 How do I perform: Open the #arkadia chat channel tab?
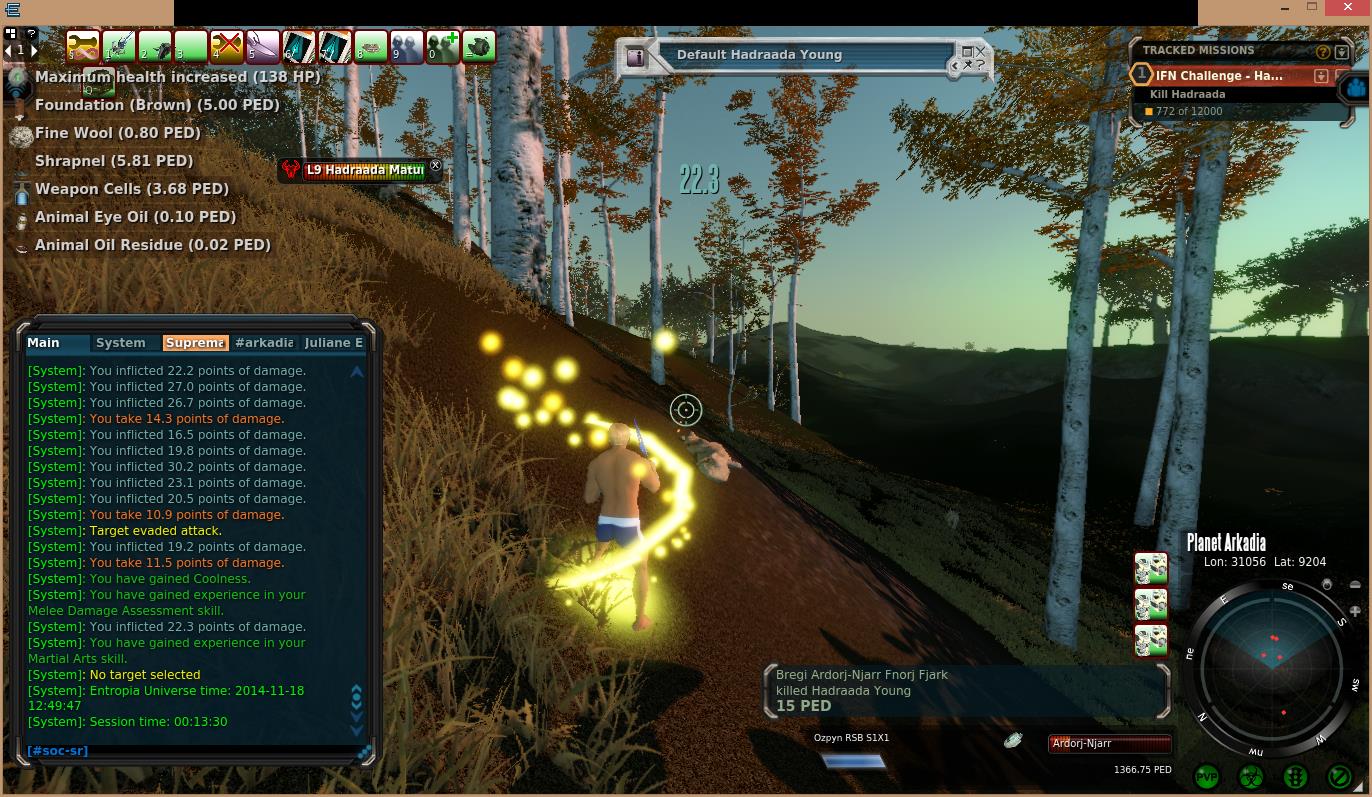tap(264, 343)
